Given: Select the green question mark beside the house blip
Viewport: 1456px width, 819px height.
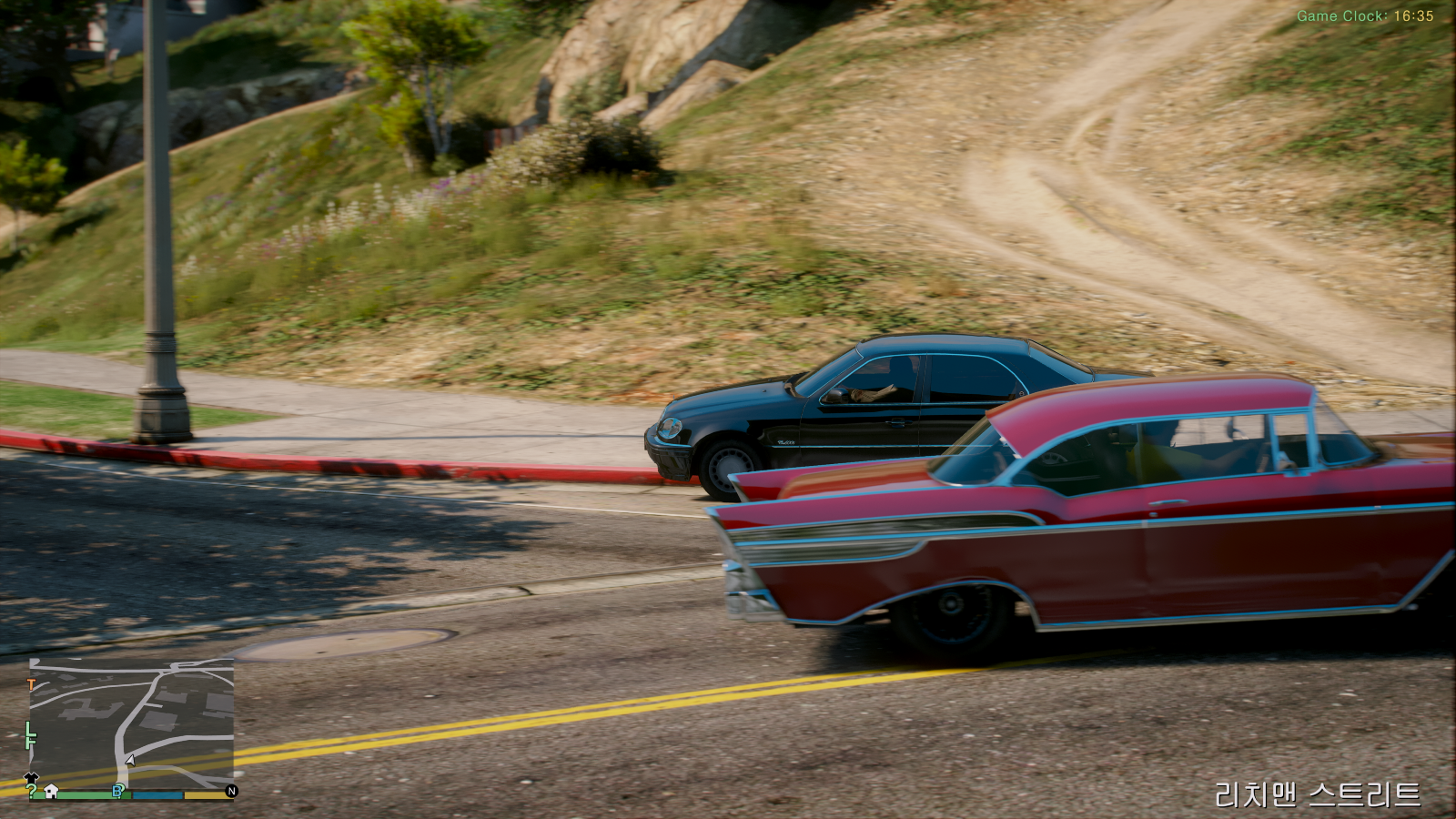Looking at the screenshot, I should point(32,792).
